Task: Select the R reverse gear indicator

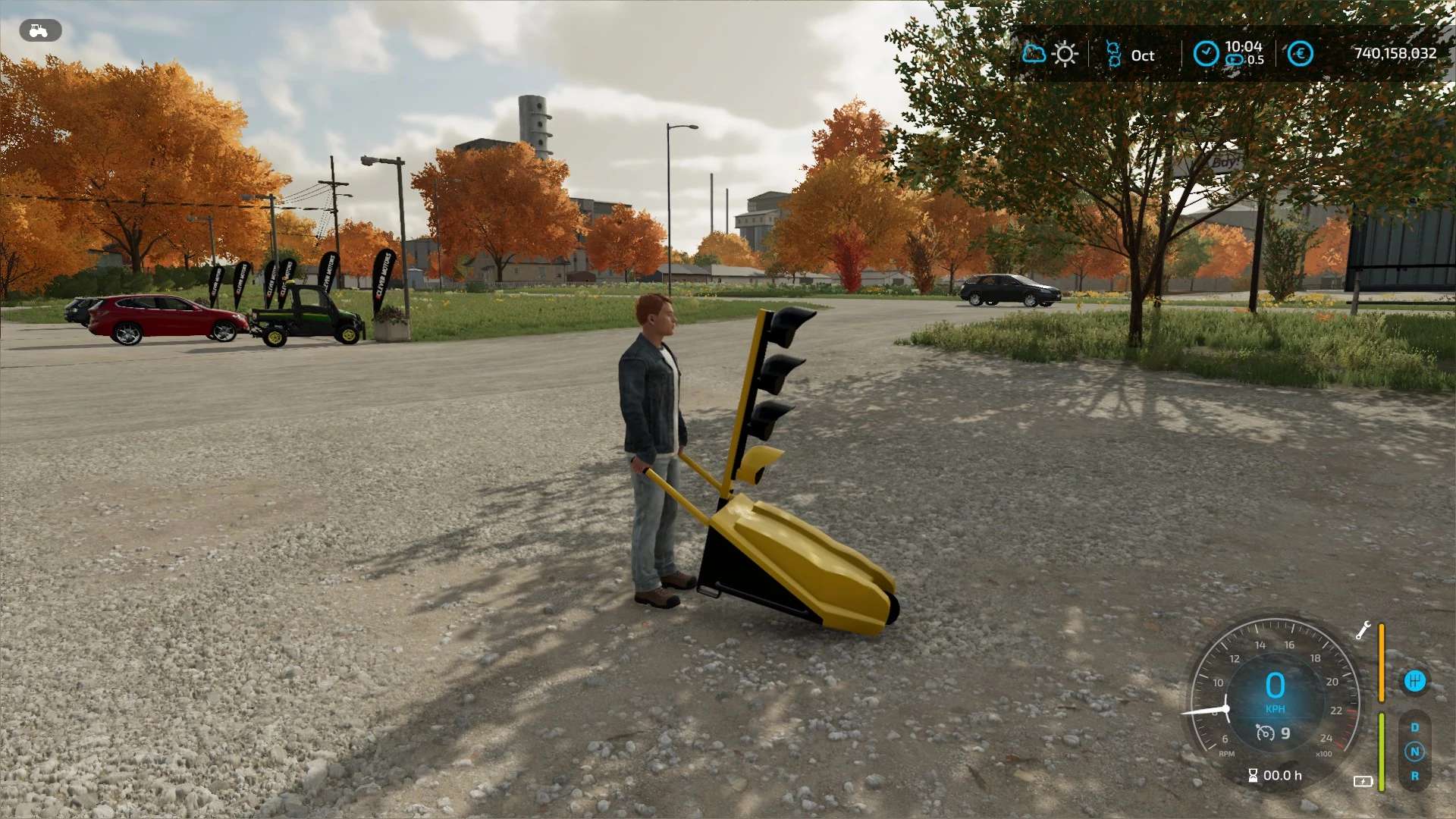Action: 1414,776
